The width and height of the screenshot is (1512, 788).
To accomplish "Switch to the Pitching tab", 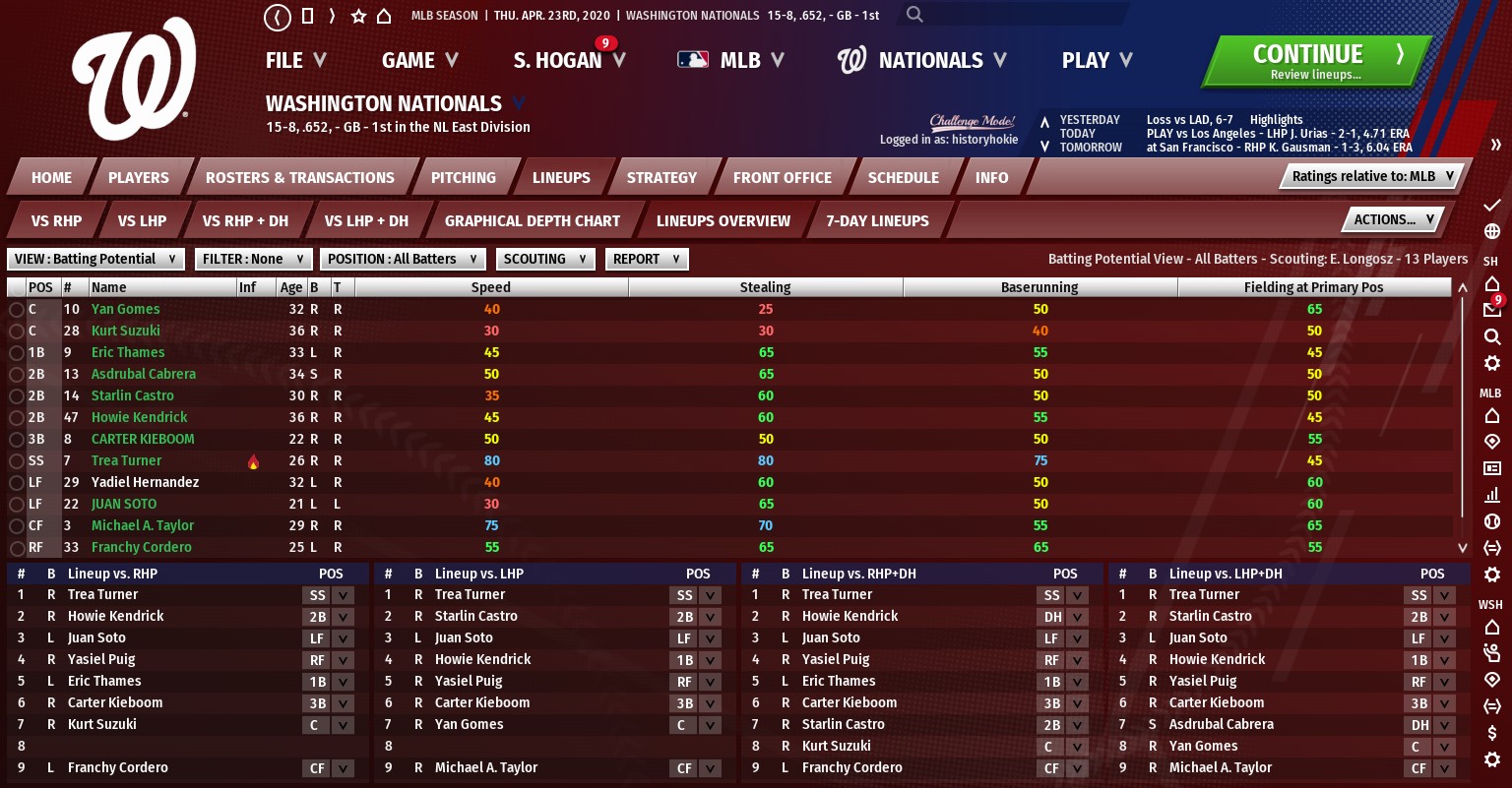I will click(463, 178).
